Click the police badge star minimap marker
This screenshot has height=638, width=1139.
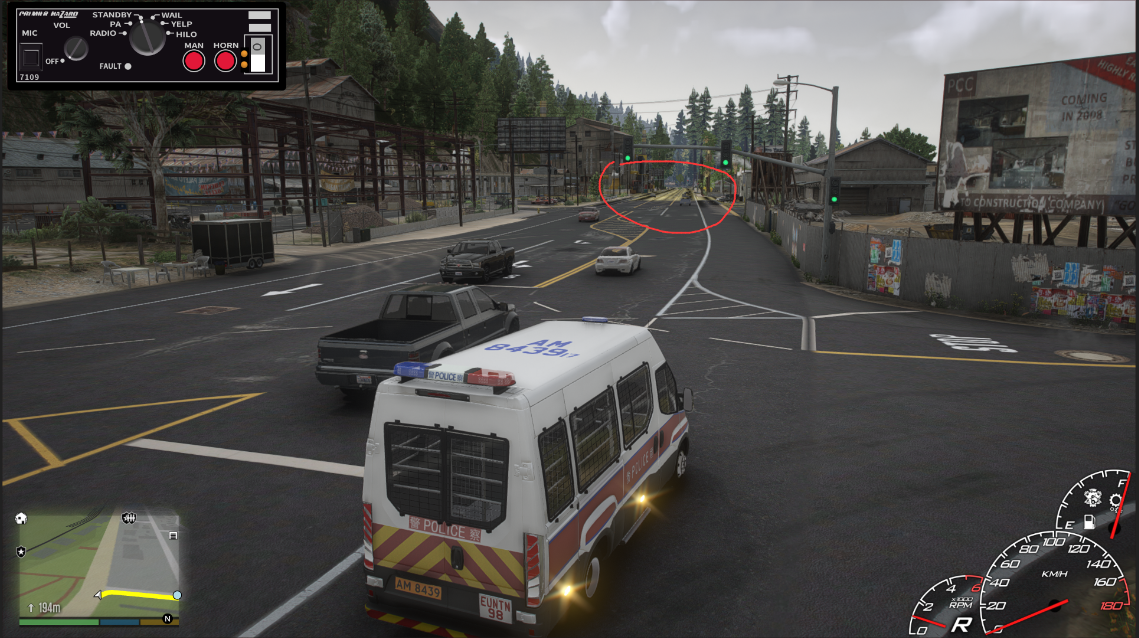coord(21,551)
